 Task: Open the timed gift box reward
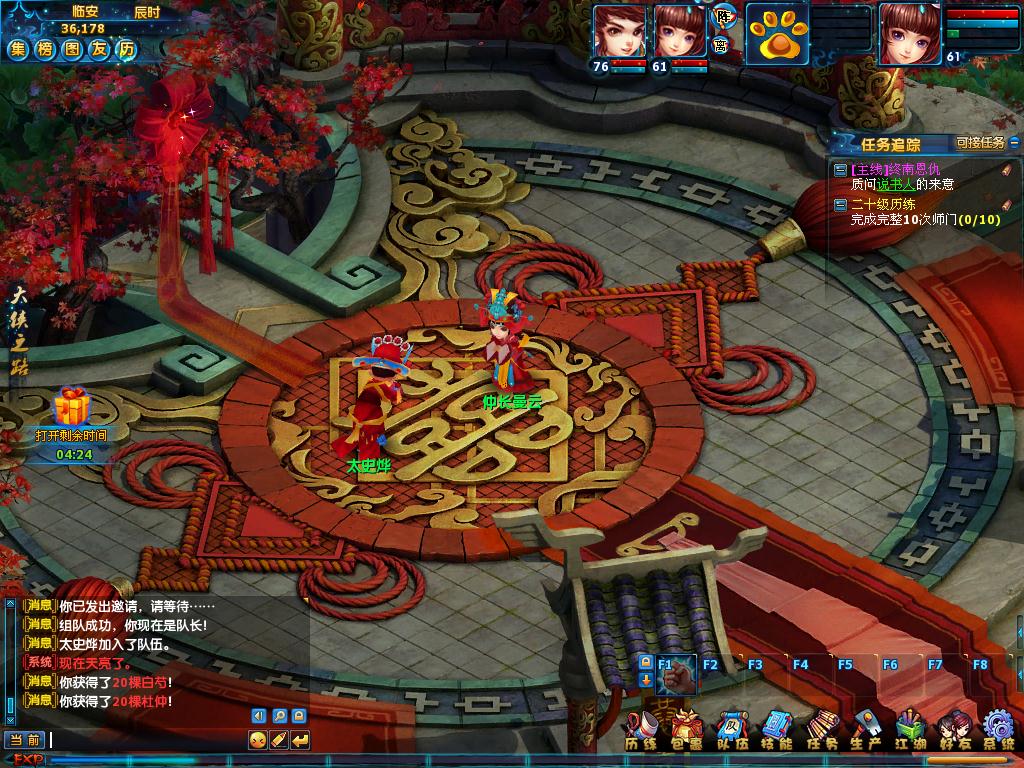pyautogui.click(x=71, y=408)
